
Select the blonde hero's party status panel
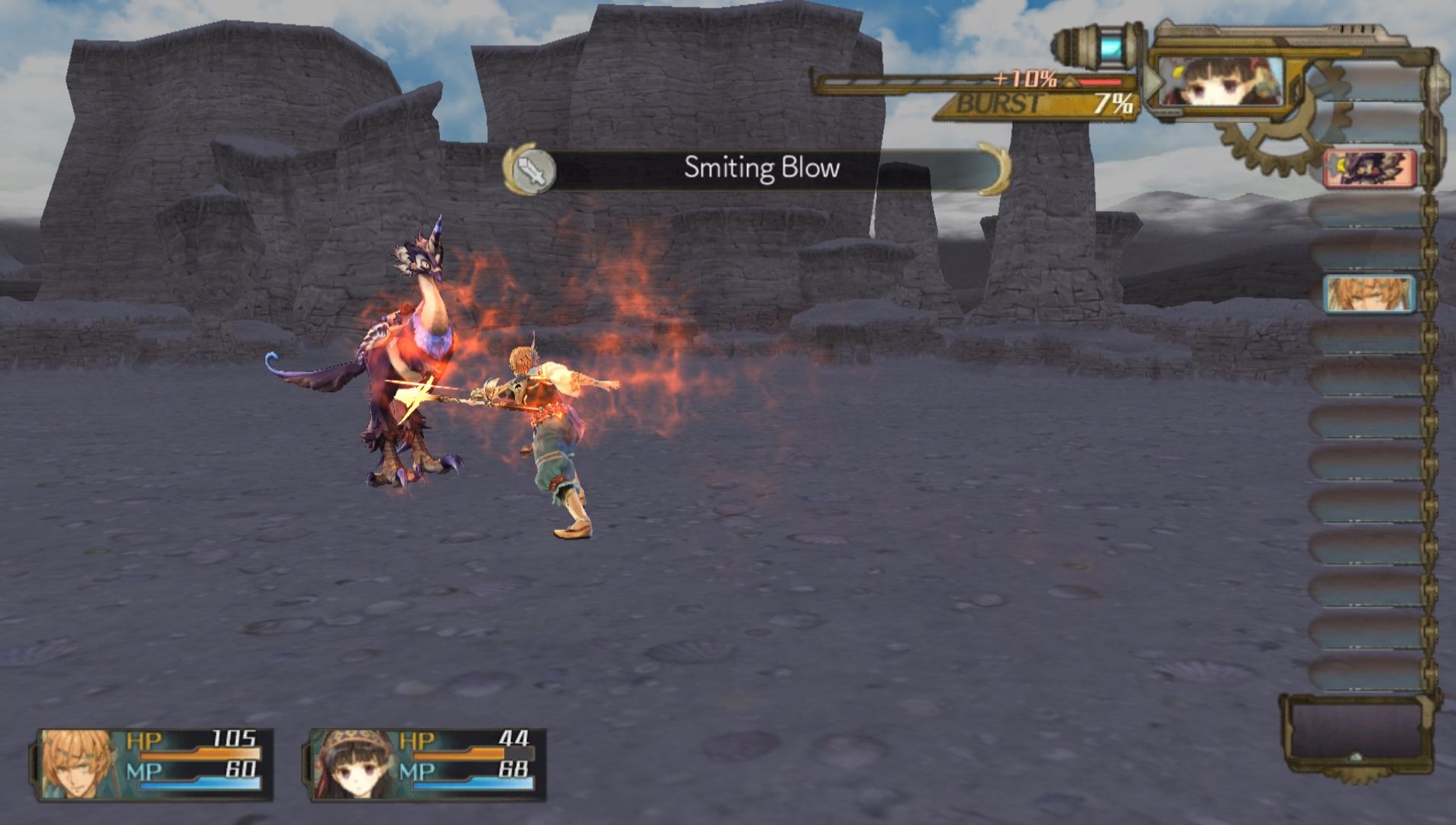(x=154, y=764)
